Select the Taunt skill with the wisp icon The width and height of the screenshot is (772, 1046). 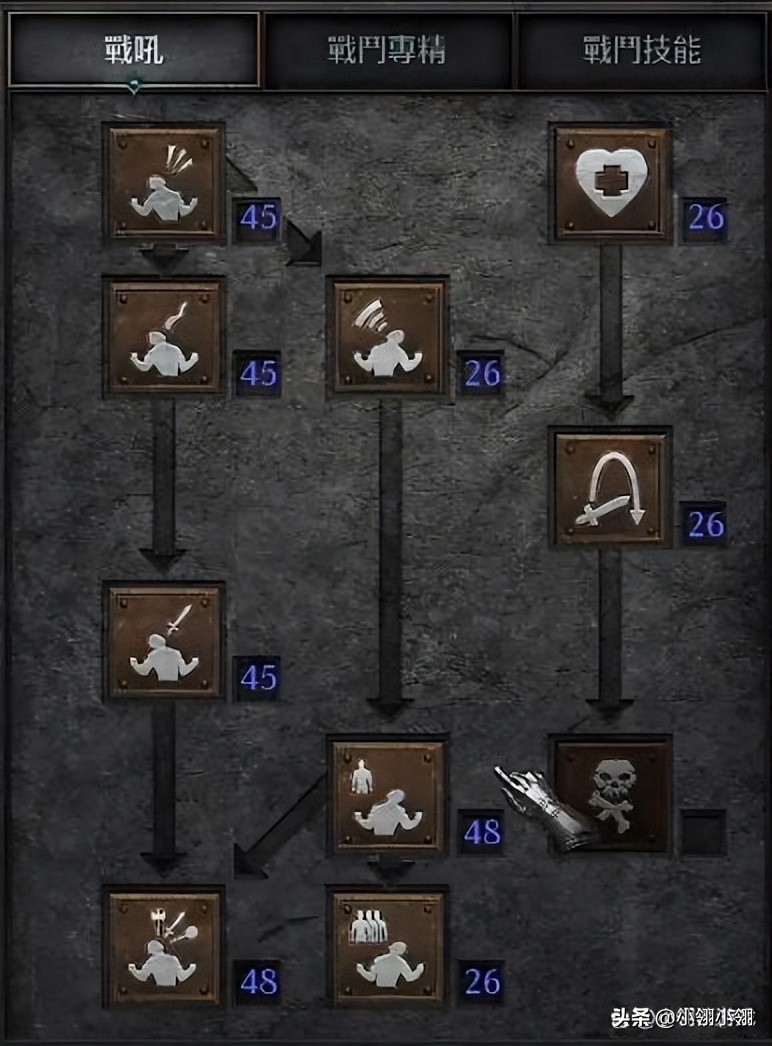(164, 337)
